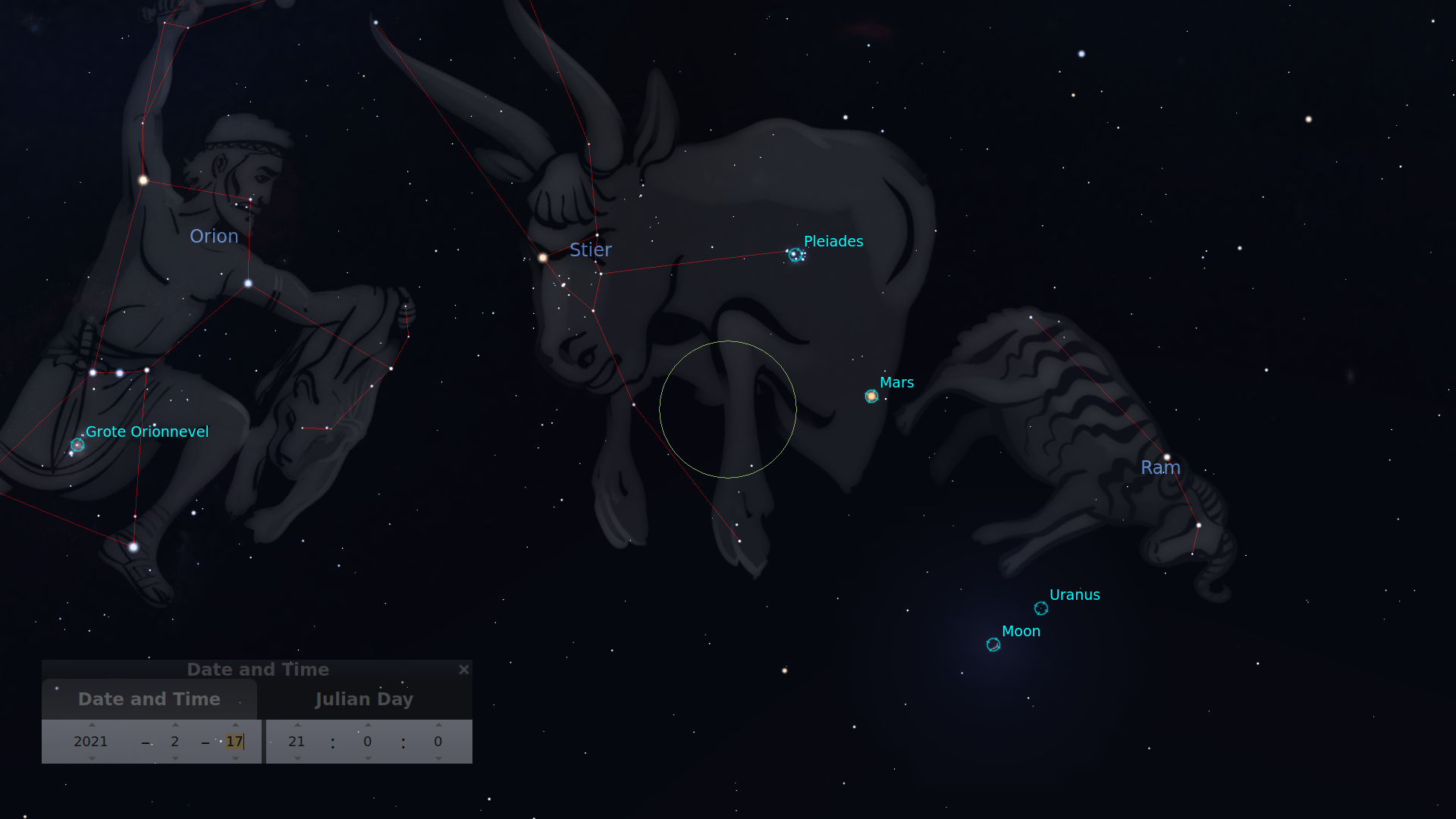Image resolution: width=1456 pixels, height=819 pixels.
Task: Select the Mars marker in the sky
Action: coord(871,395)
